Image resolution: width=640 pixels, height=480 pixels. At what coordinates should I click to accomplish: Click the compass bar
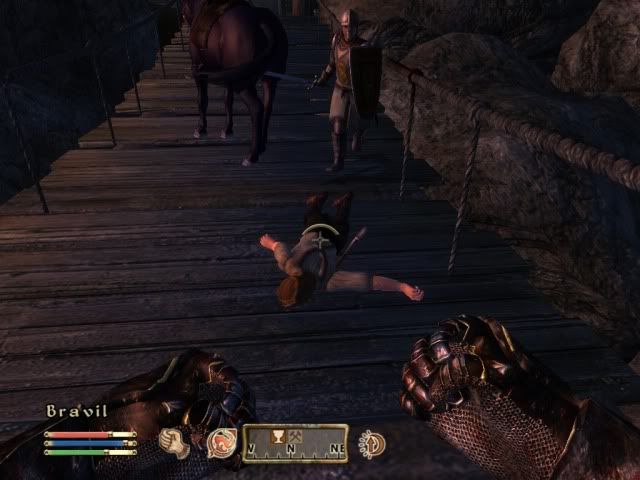point(294,443)
